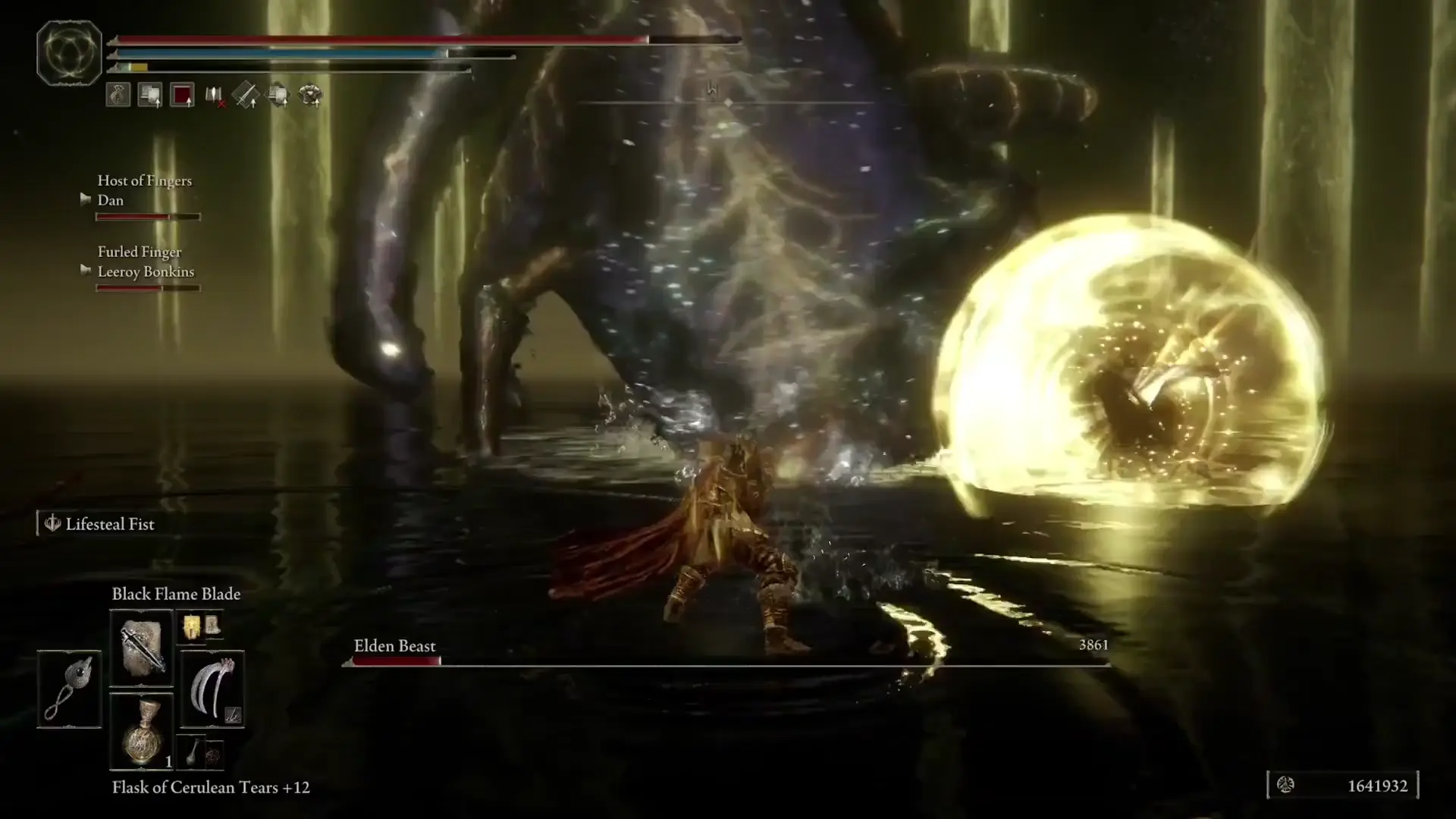Screen dimensions: 1456x819
Task: Select the Black Flame Blade spell slot
Action: [x=142, y=648]
